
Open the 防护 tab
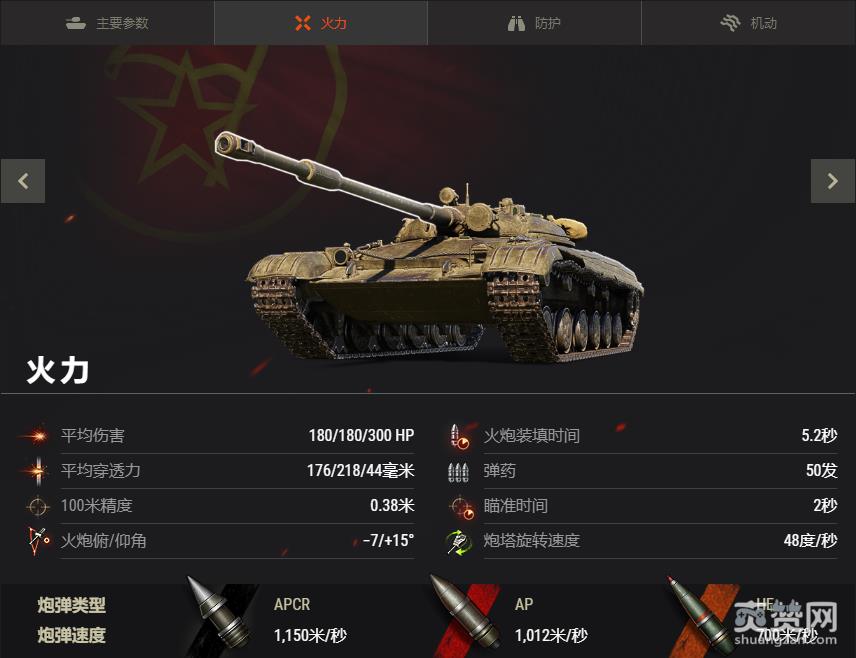[x=535, y=23]
